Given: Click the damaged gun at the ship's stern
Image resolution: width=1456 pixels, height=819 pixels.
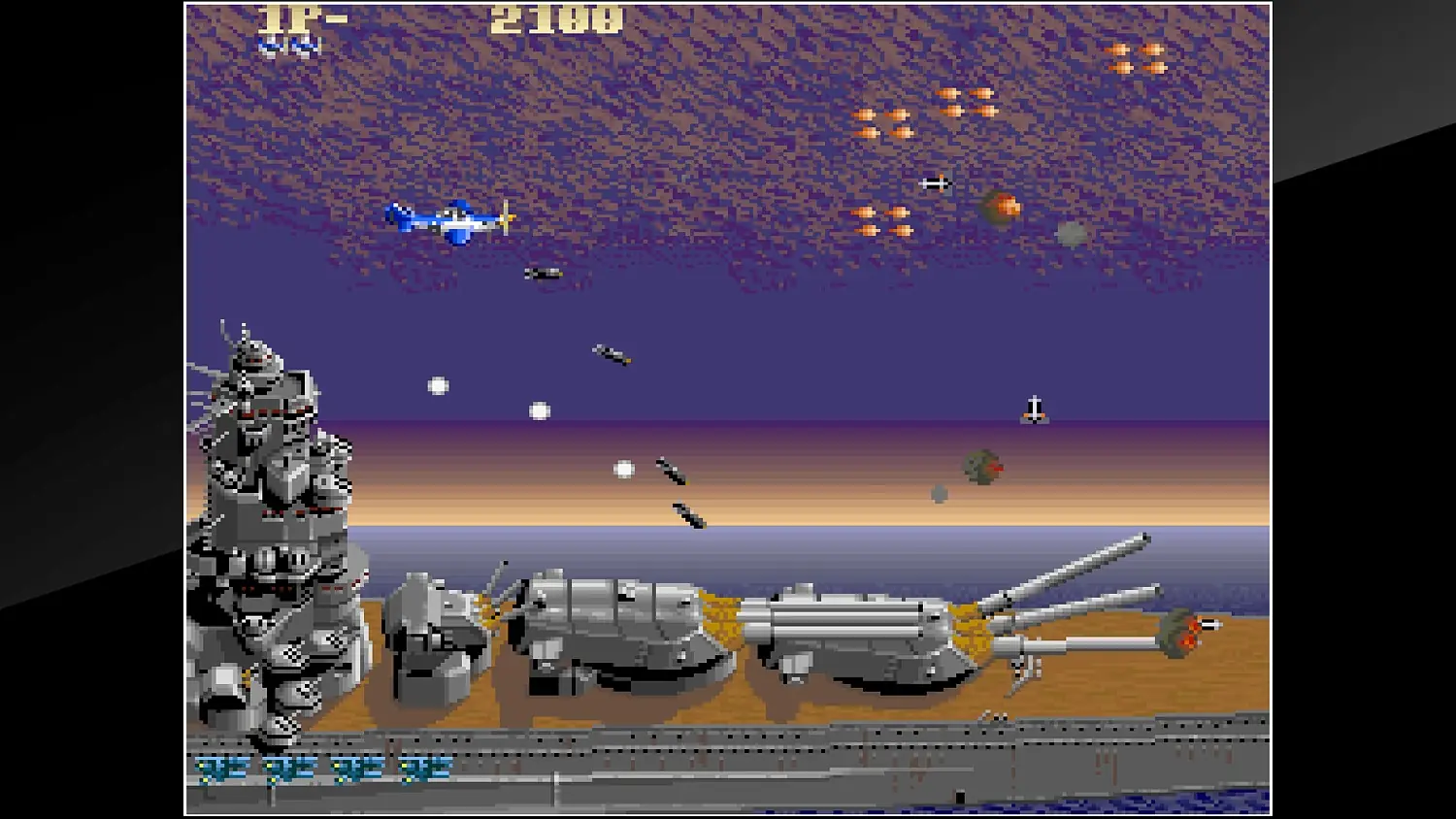Looking at the screenshot, I should 1184,631.
